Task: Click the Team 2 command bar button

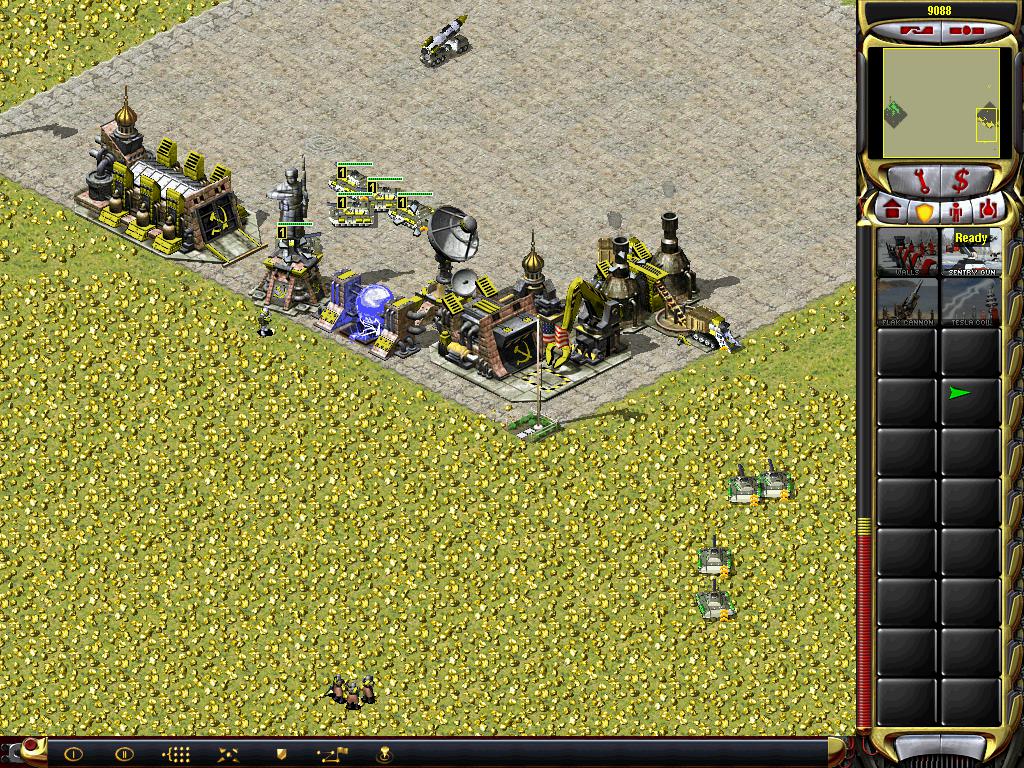Action: click(124, 754)
